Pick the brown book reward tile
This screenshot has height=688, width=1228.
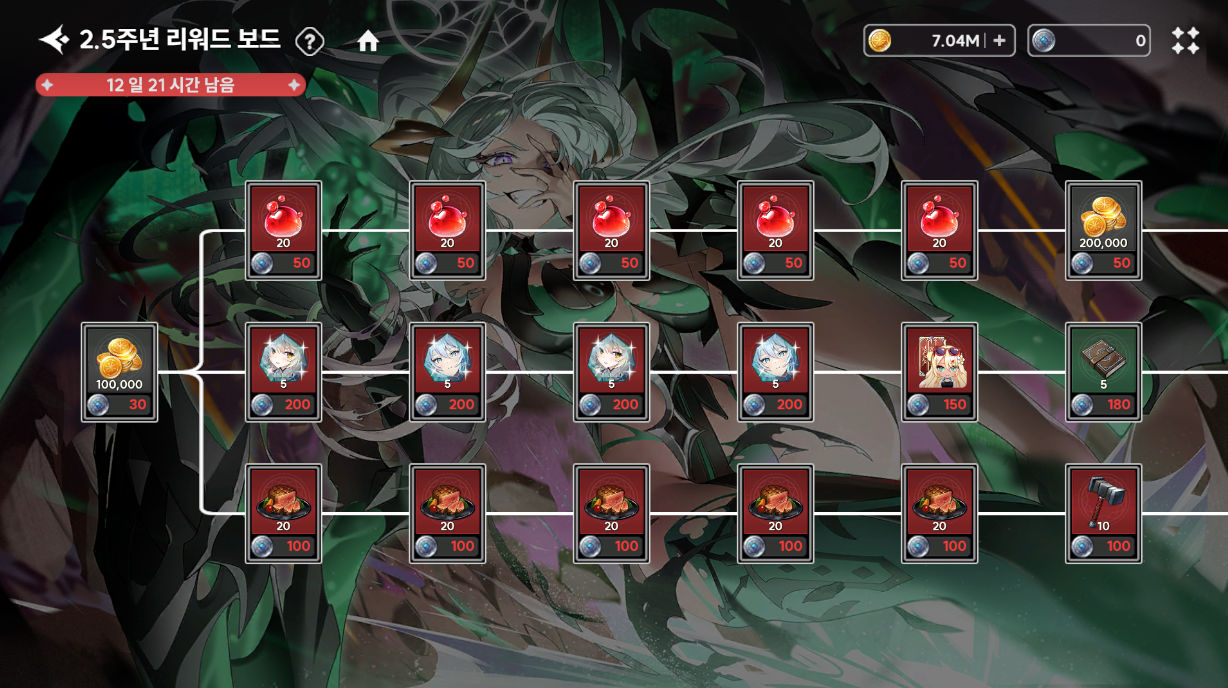[x=1103, y=372]
